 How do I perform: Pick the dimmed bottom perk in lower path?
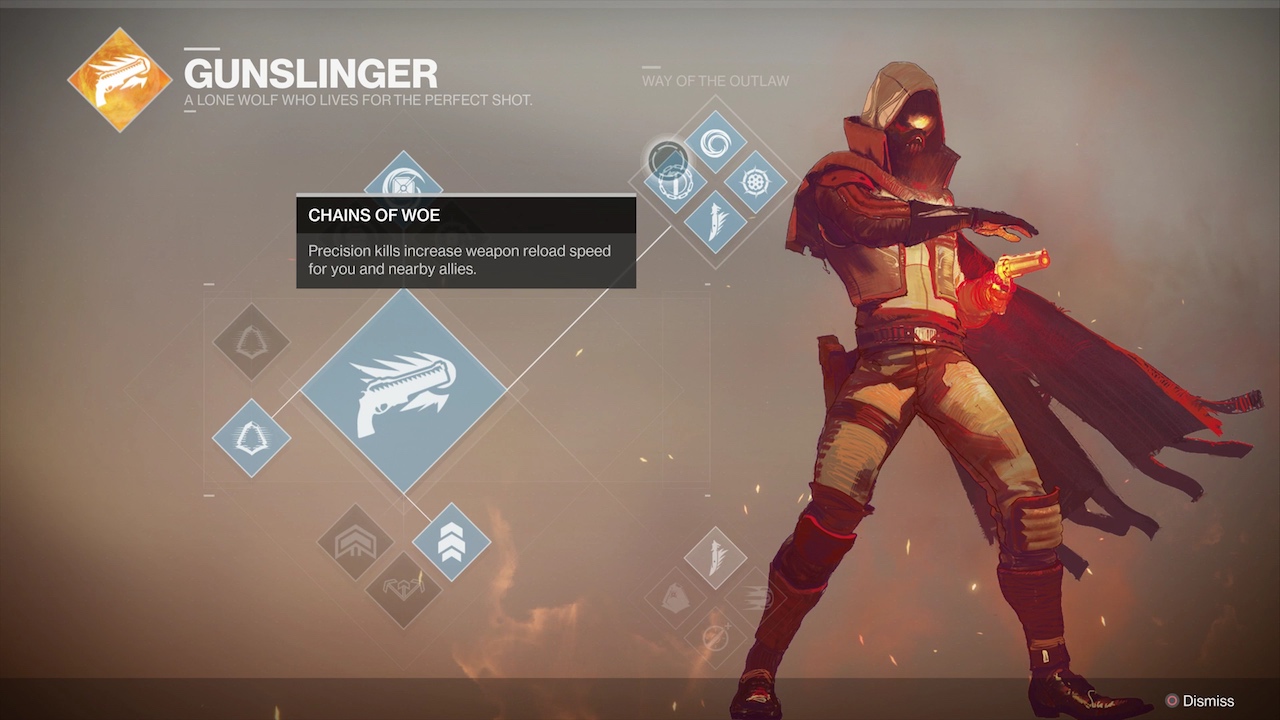(715, 637)
